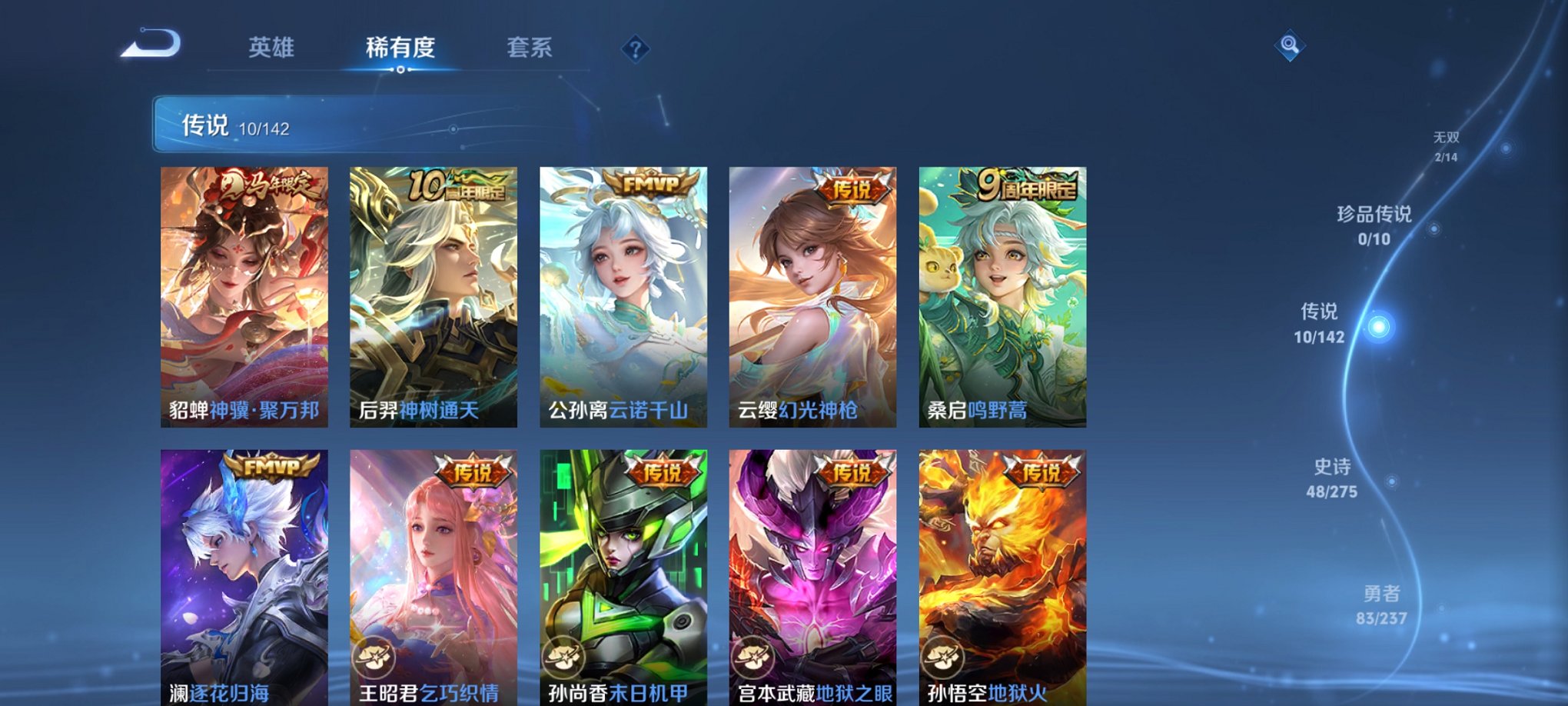Tap the help question mark icon
The height and width of the screenshot is (706, 1568).
pos(634,50)
